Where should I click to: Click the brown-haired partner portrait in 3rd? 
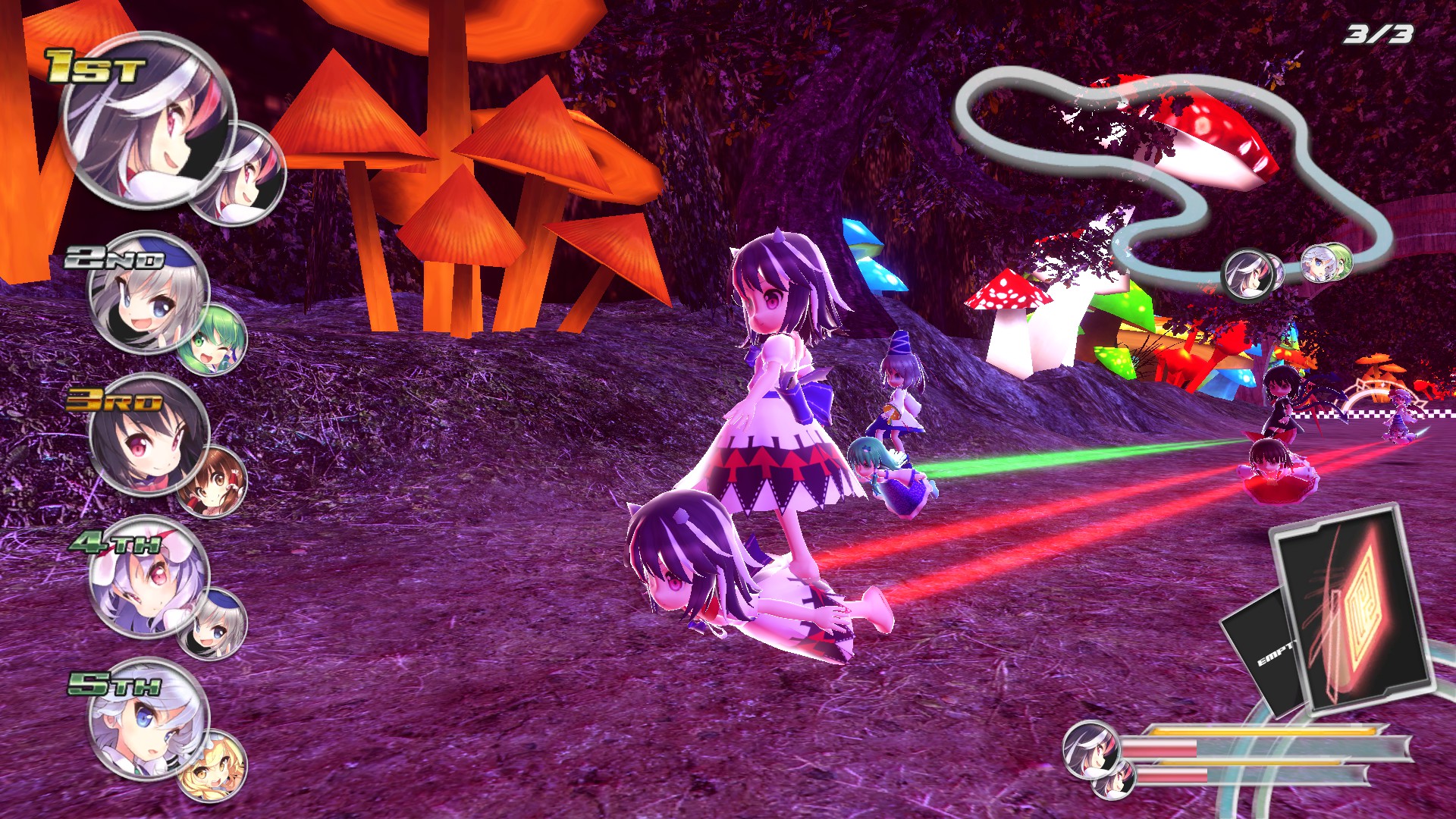pyautogui.click(x=212, y=482)
